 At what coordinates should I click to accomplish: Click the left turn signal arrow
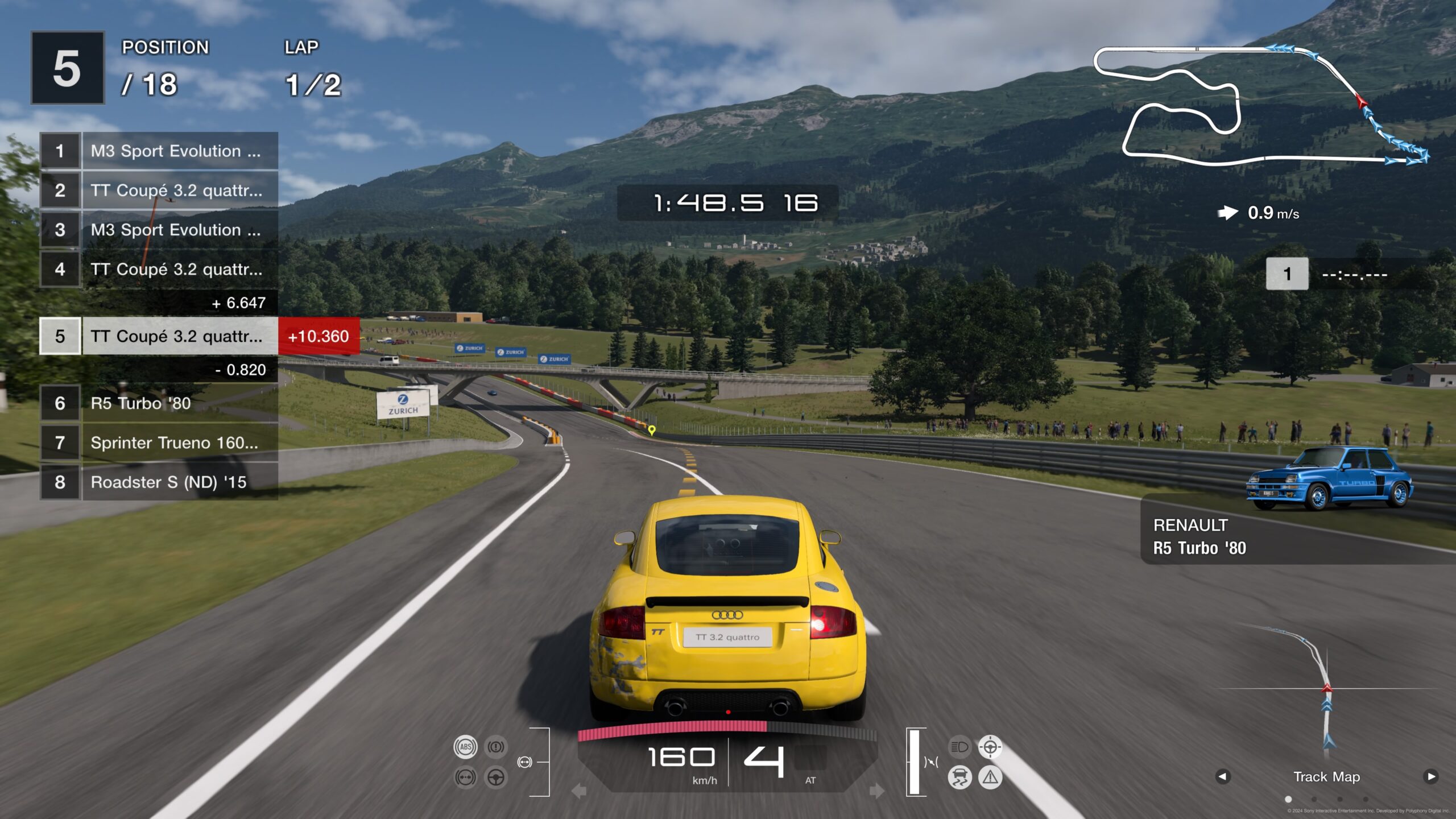click(x=579, y=791)
